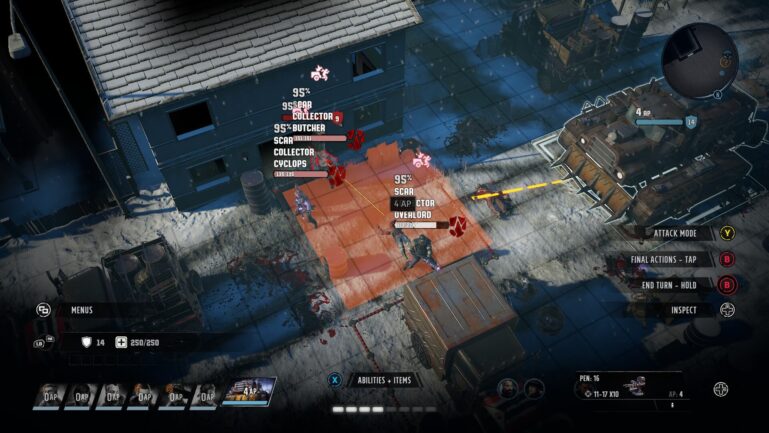Open the circular minimap
The width and height of the screenshot is (769, 433).
point(700,55)
